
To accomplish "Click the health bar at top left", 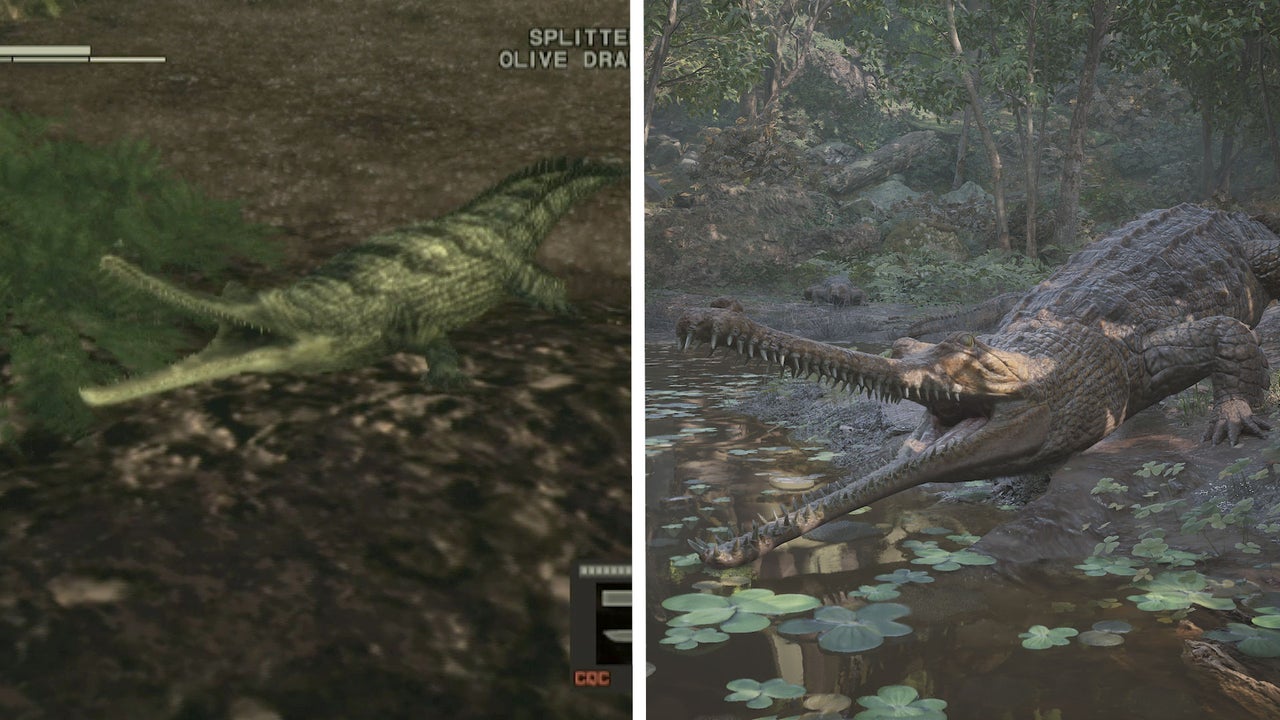I will (x=45, y=48).
